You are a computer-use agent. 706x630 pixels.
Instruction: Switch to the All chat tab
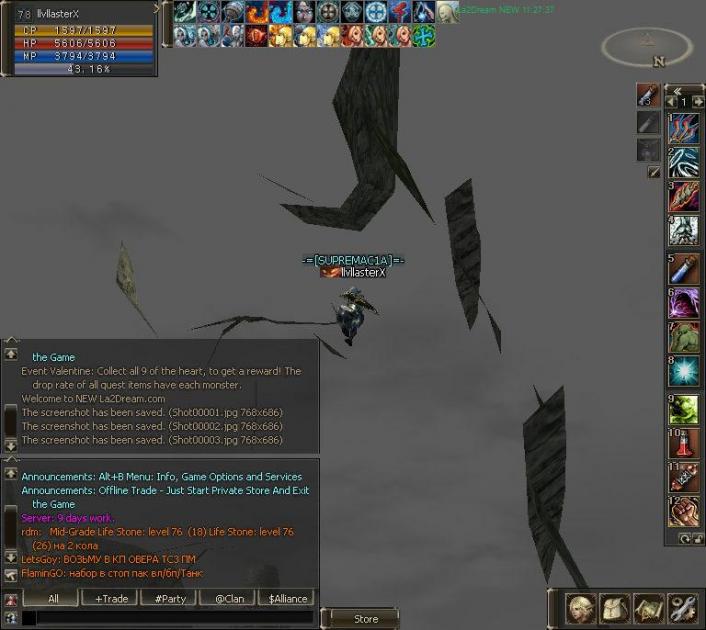click(x=53, y=598)
